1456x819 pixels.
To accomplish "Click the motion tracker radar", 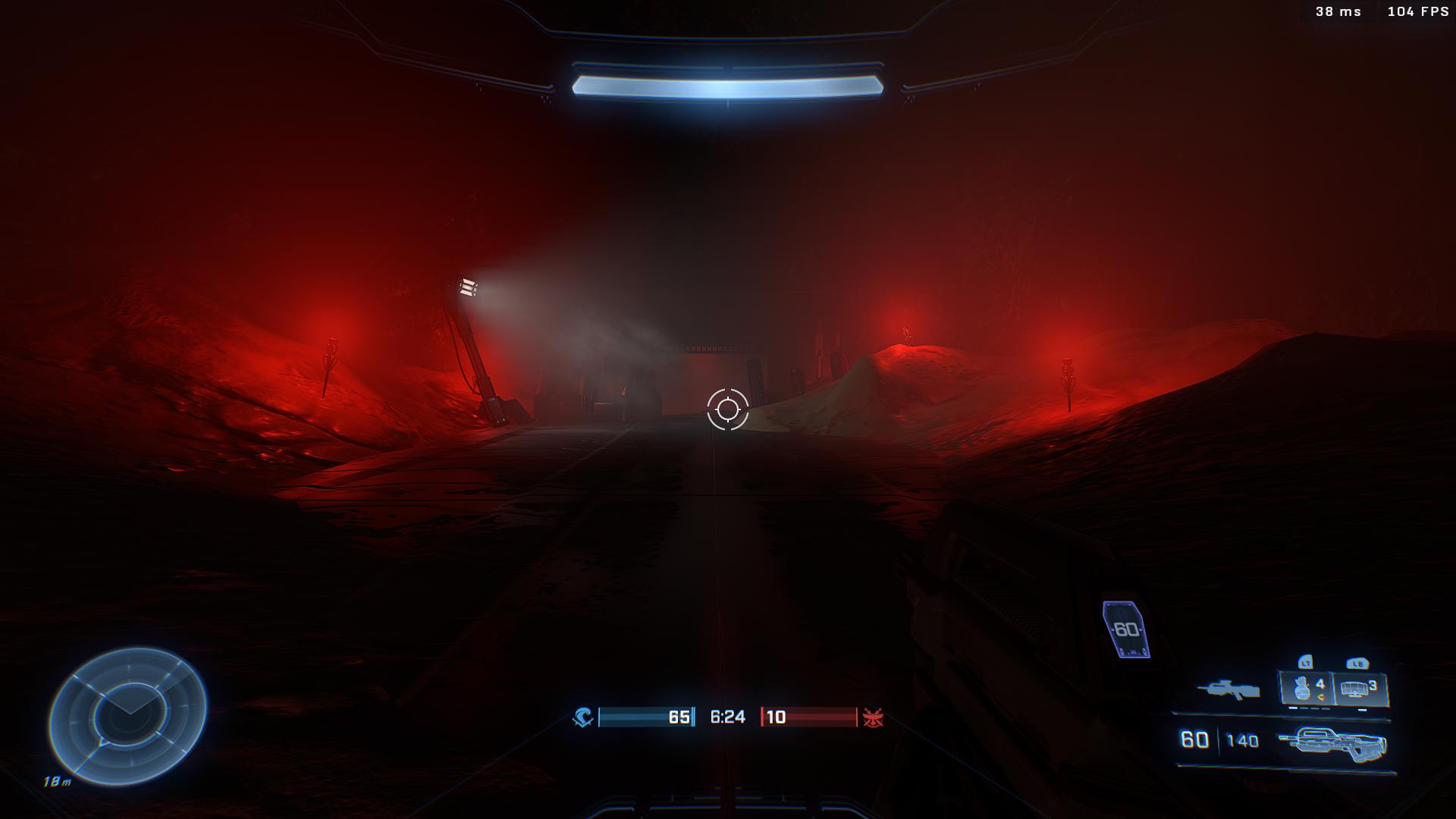I will pyautogui.click(x=127, y=715).
